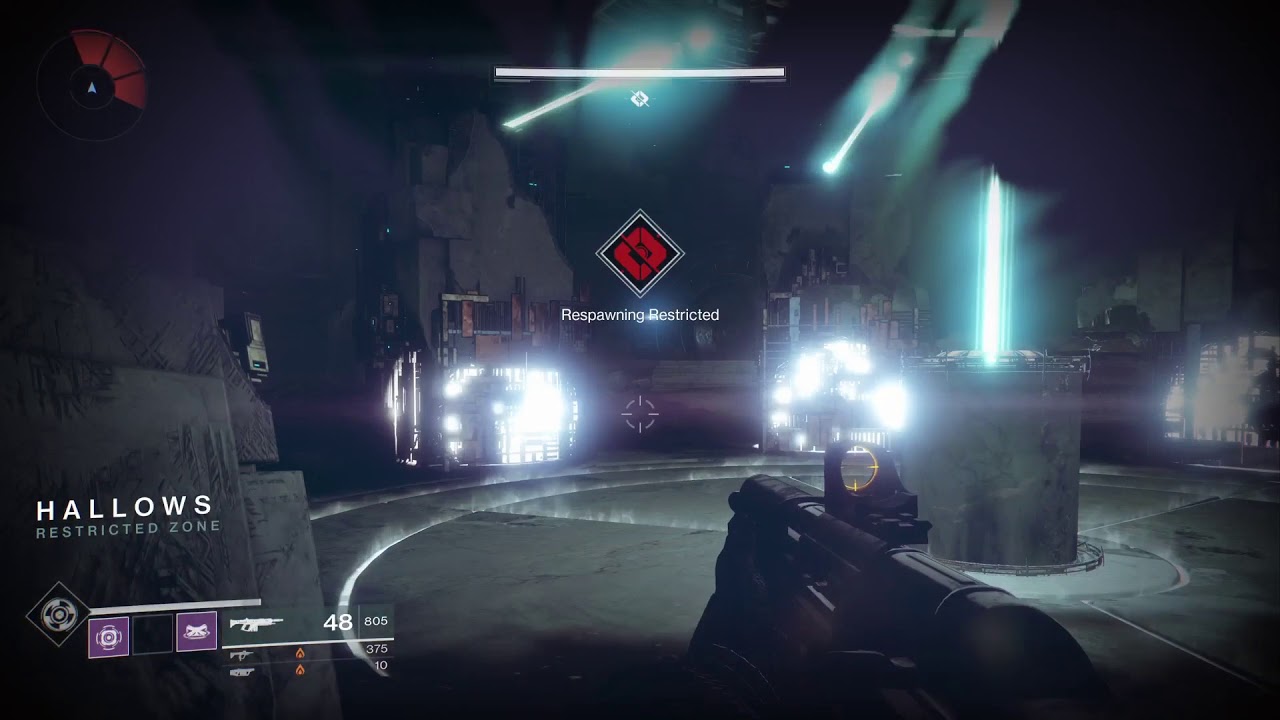This screenshot has height=720, width=1280.
Task: Activate the purple class ability icon
Action: tap(196, 632)
